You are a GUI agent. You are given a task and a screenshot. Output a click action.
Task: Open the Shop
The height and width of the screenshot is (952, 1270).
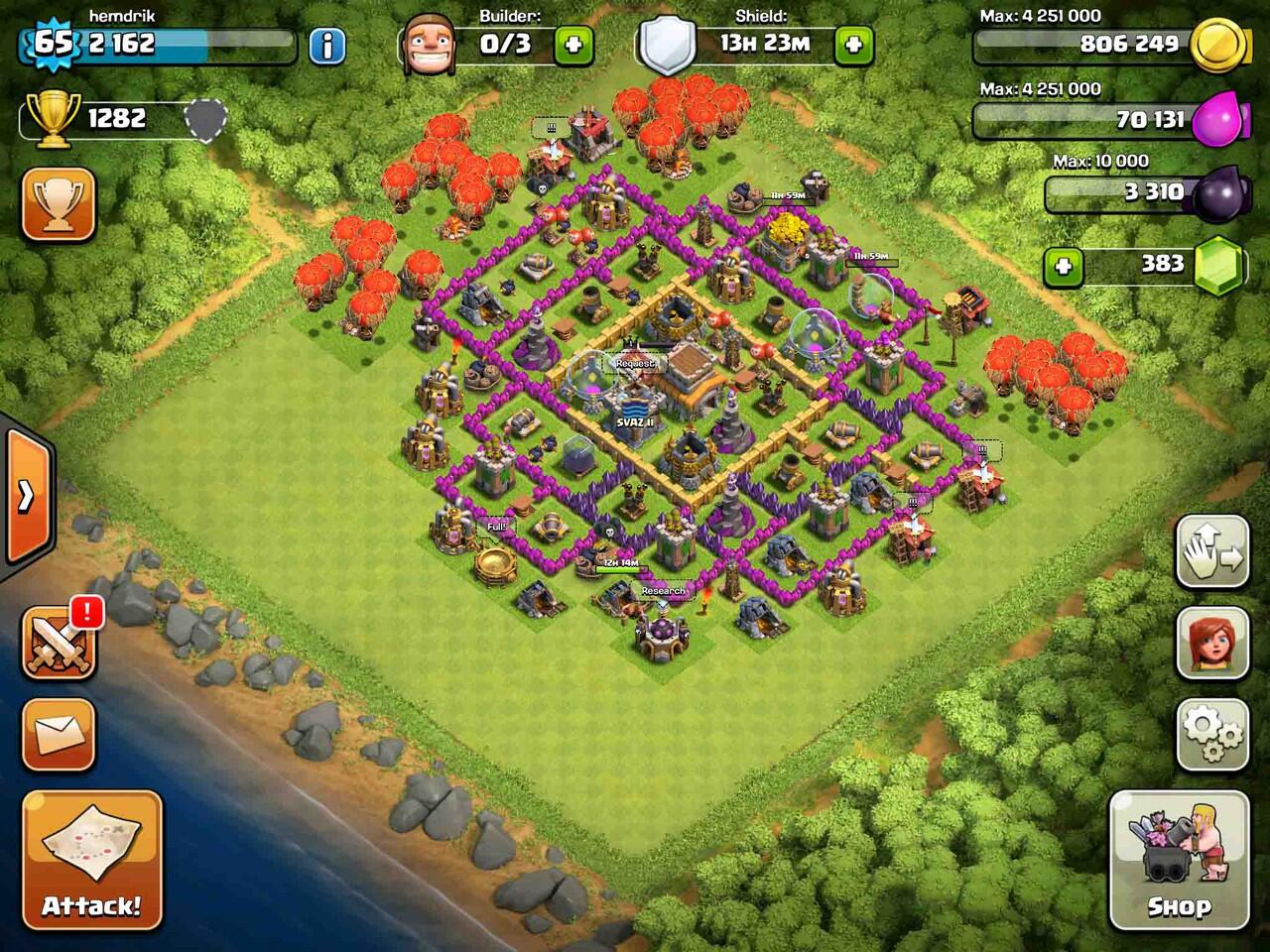[x=1179, y=859]
